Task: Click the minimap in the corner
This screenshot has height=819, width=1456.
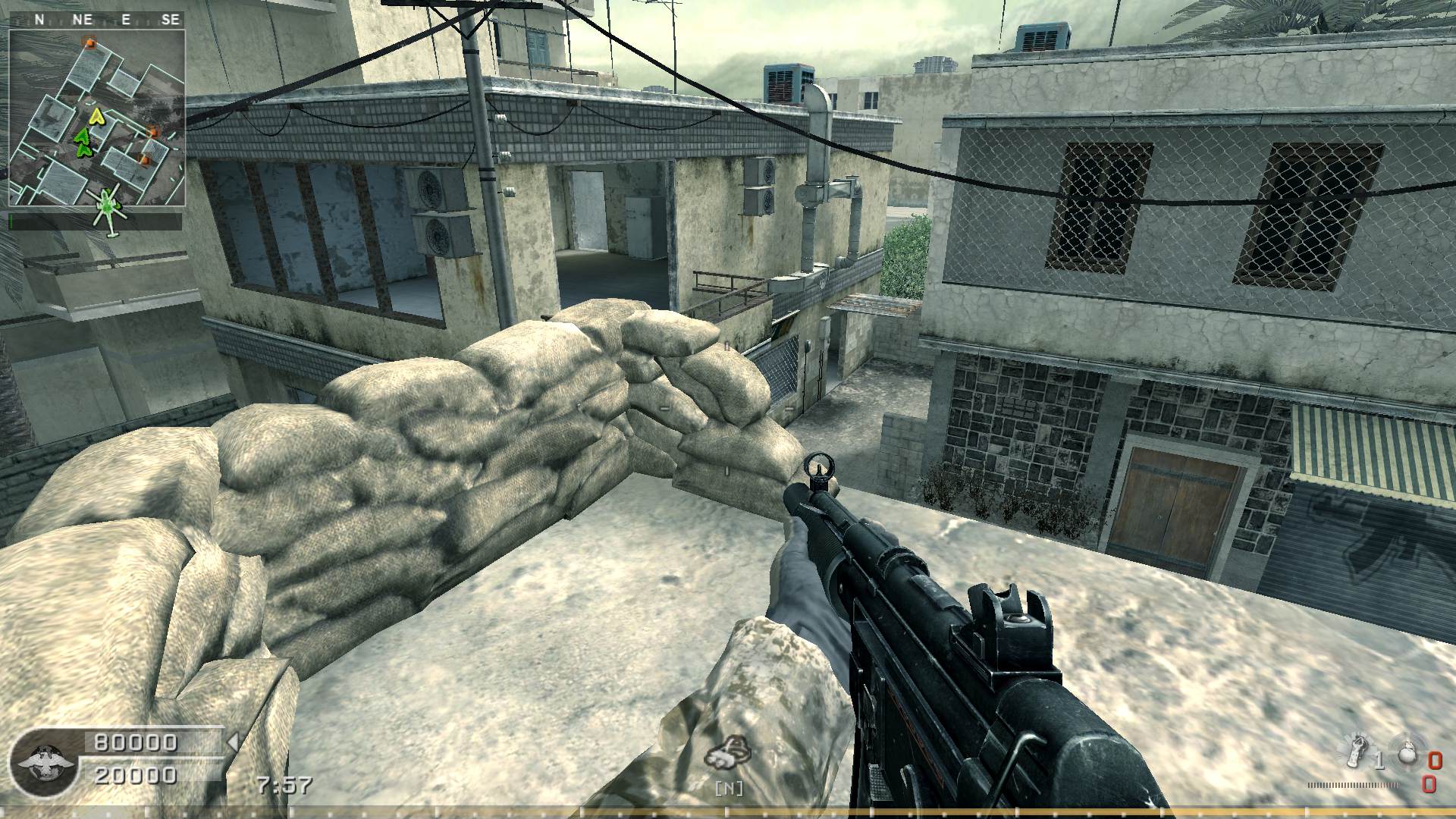Action: (96, 118)
